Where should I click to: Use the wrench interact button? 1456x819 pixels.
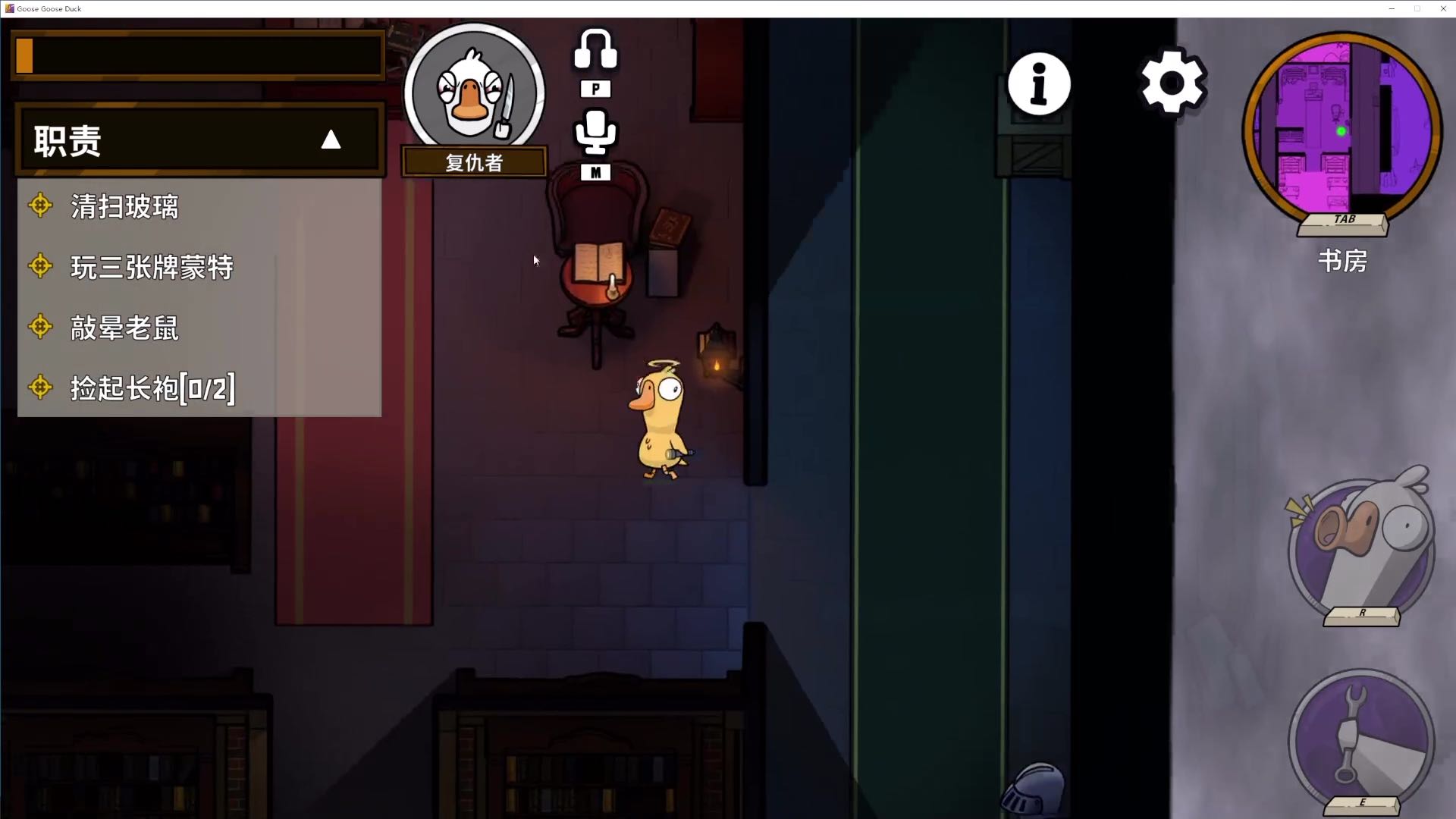pos(1361,741)
